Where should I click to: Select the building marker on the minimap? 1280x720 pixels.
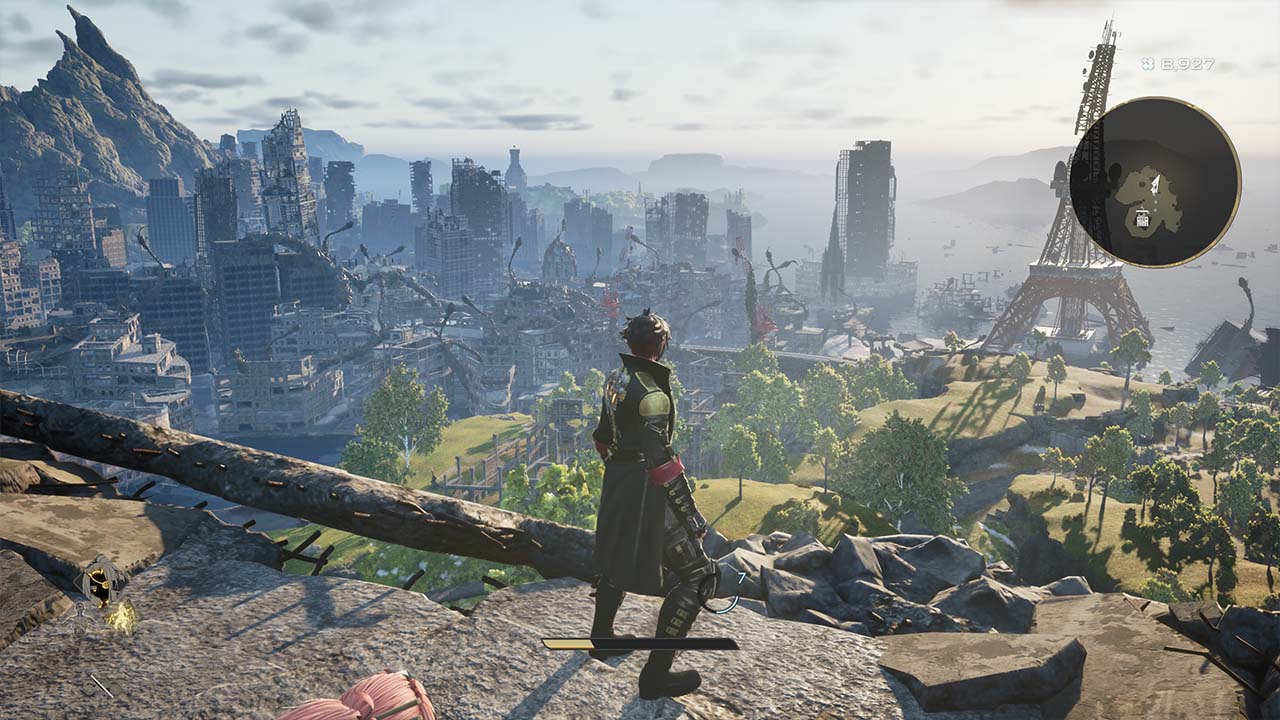pos(1143,218)
